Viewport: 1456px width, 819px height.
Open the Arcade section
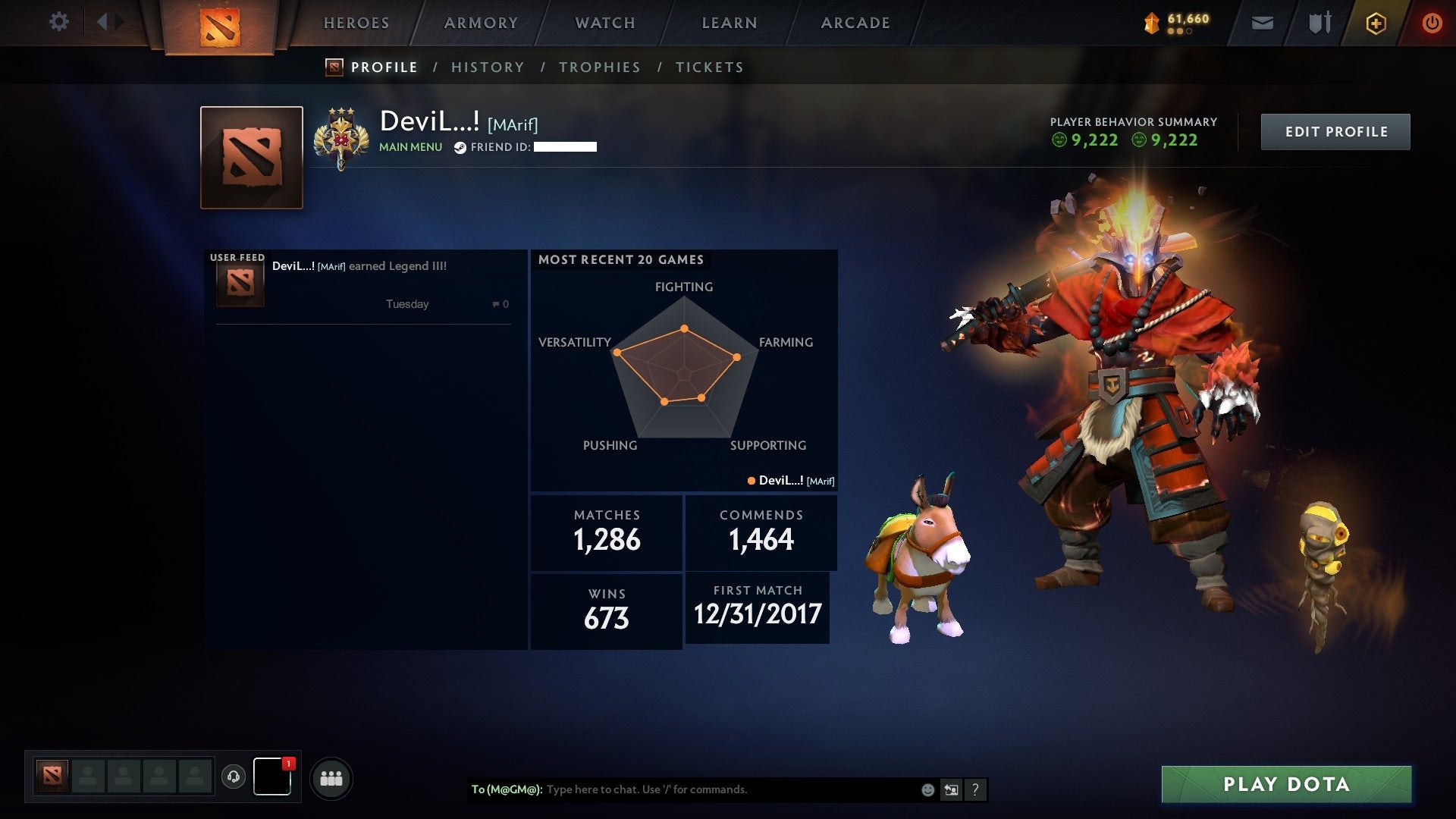tap(855, 24)
